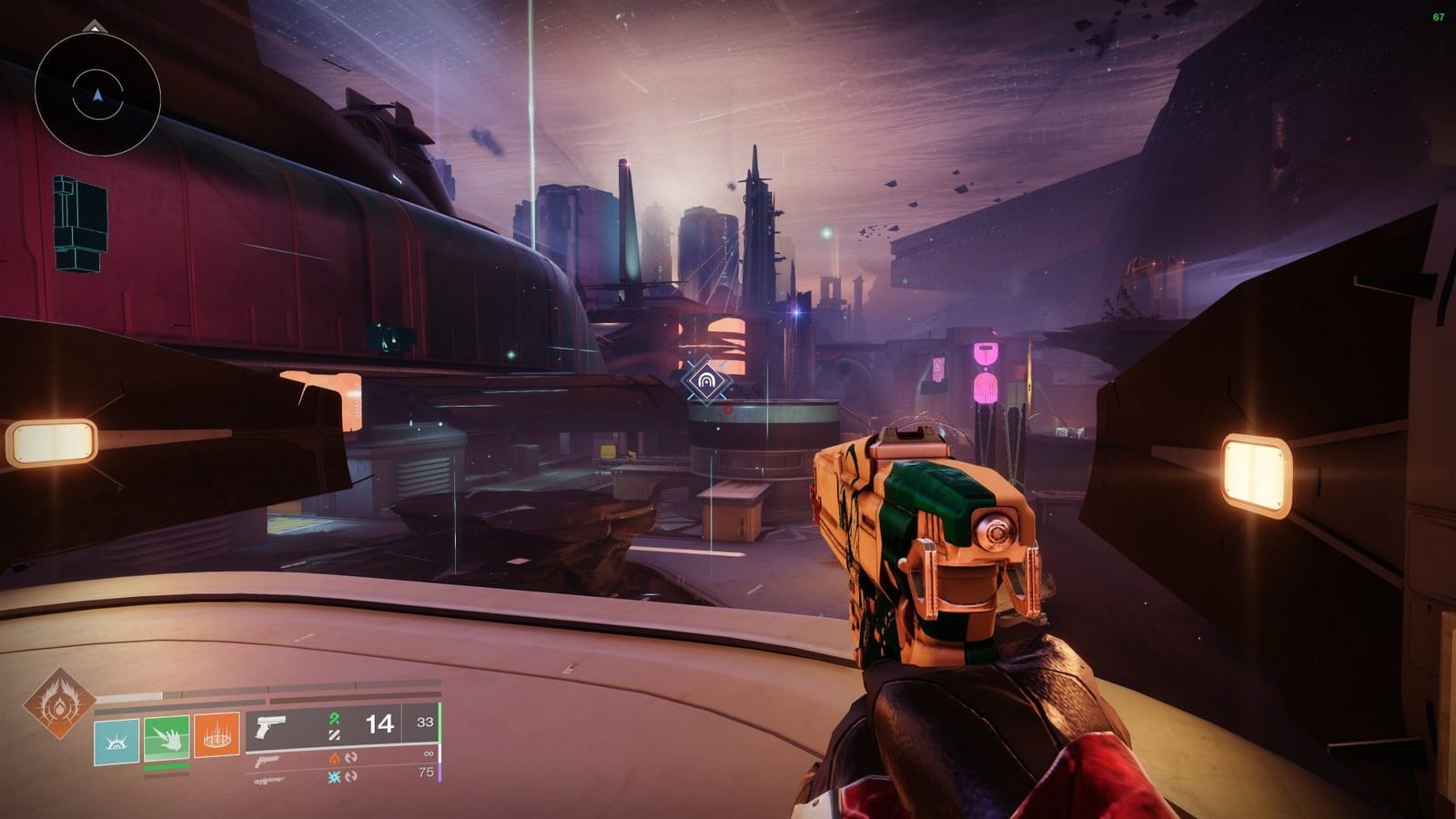Click the green melee cooldown bar
This screenshot has height=819, width=1456.
(x=166, y=765)
